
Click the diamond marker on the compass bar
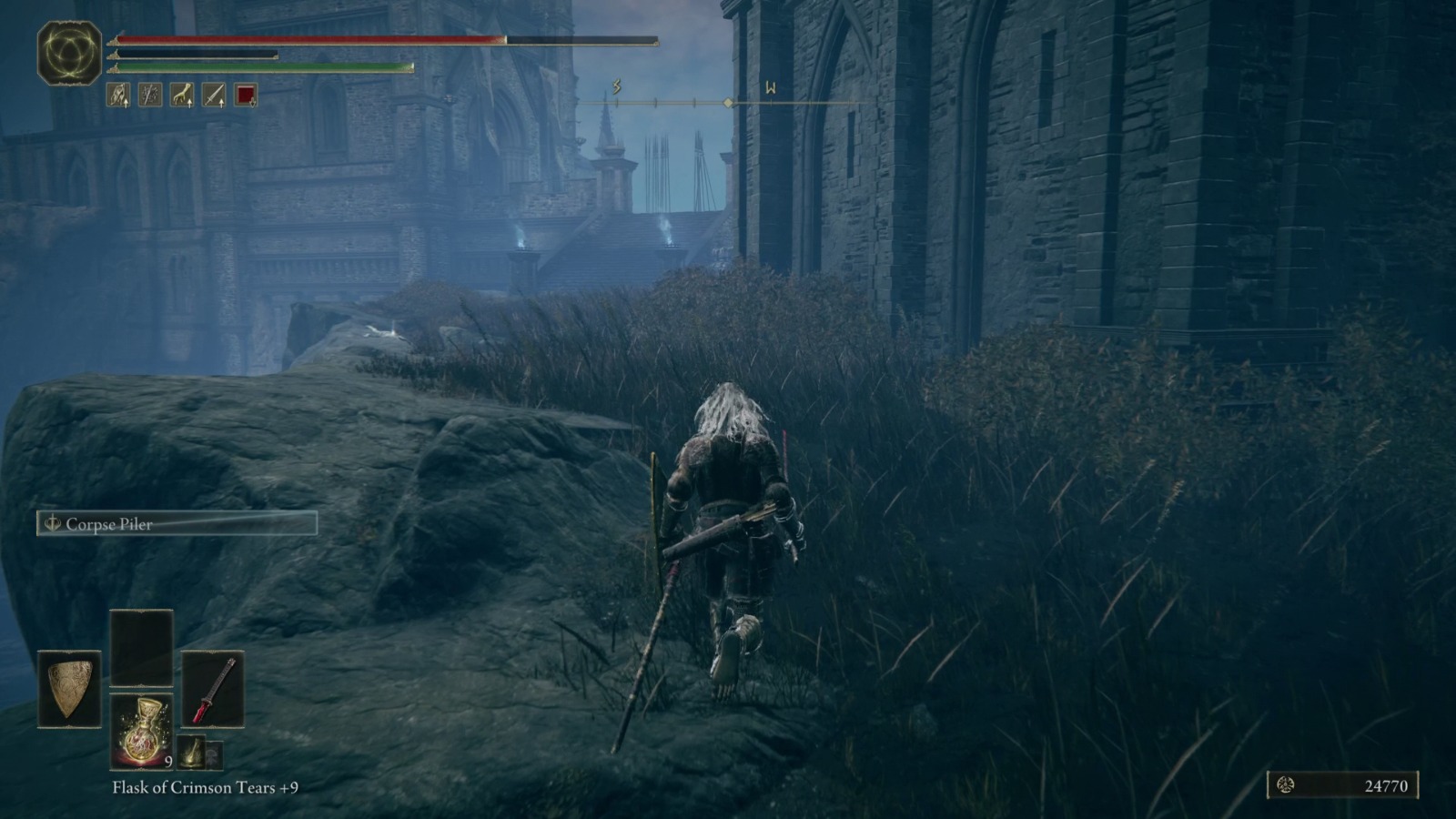[727, 103]
